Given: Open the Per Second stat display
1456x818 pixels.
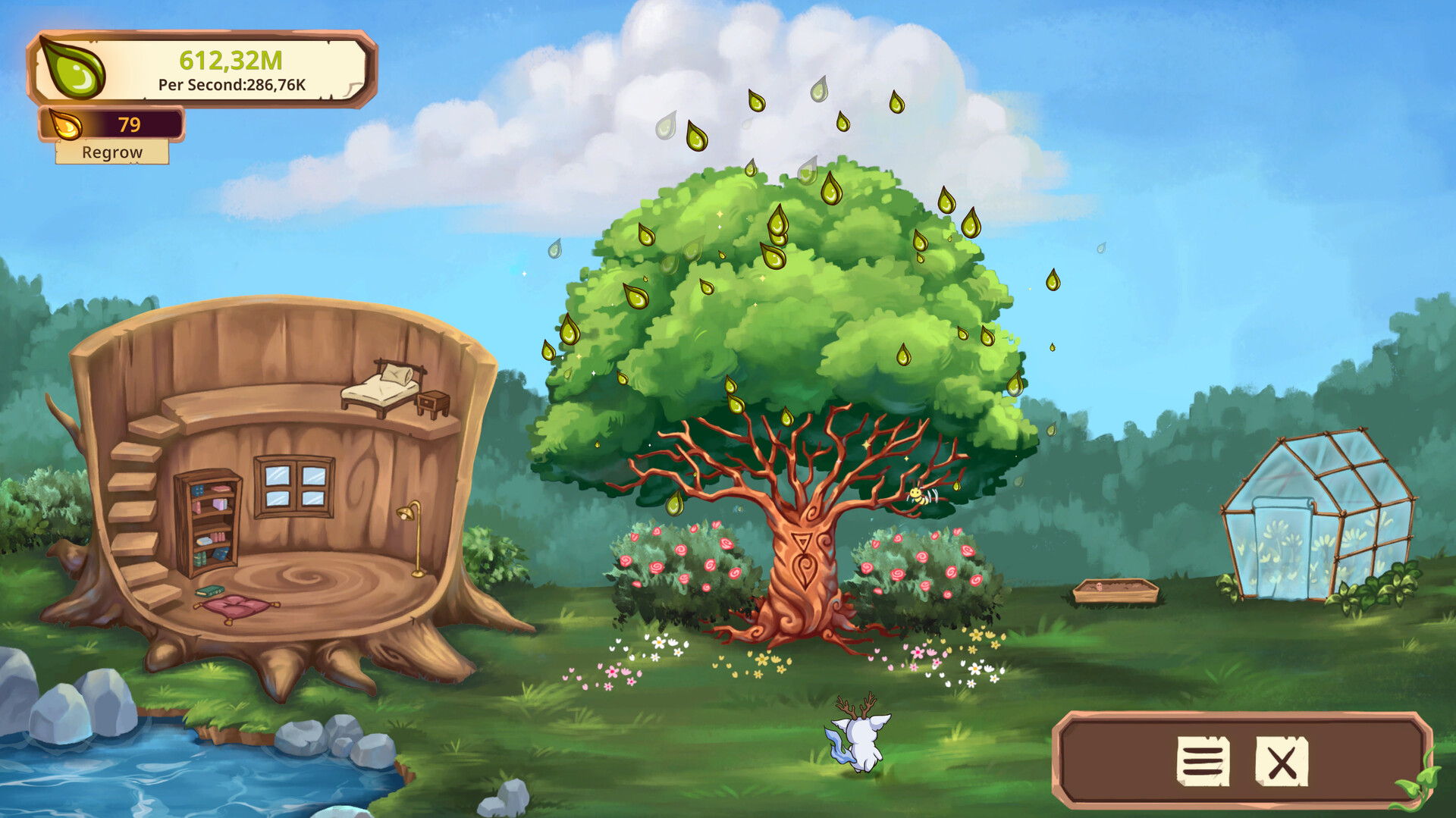Looking at the screenshot, I should pyautogui.click(x=231, y=86).
